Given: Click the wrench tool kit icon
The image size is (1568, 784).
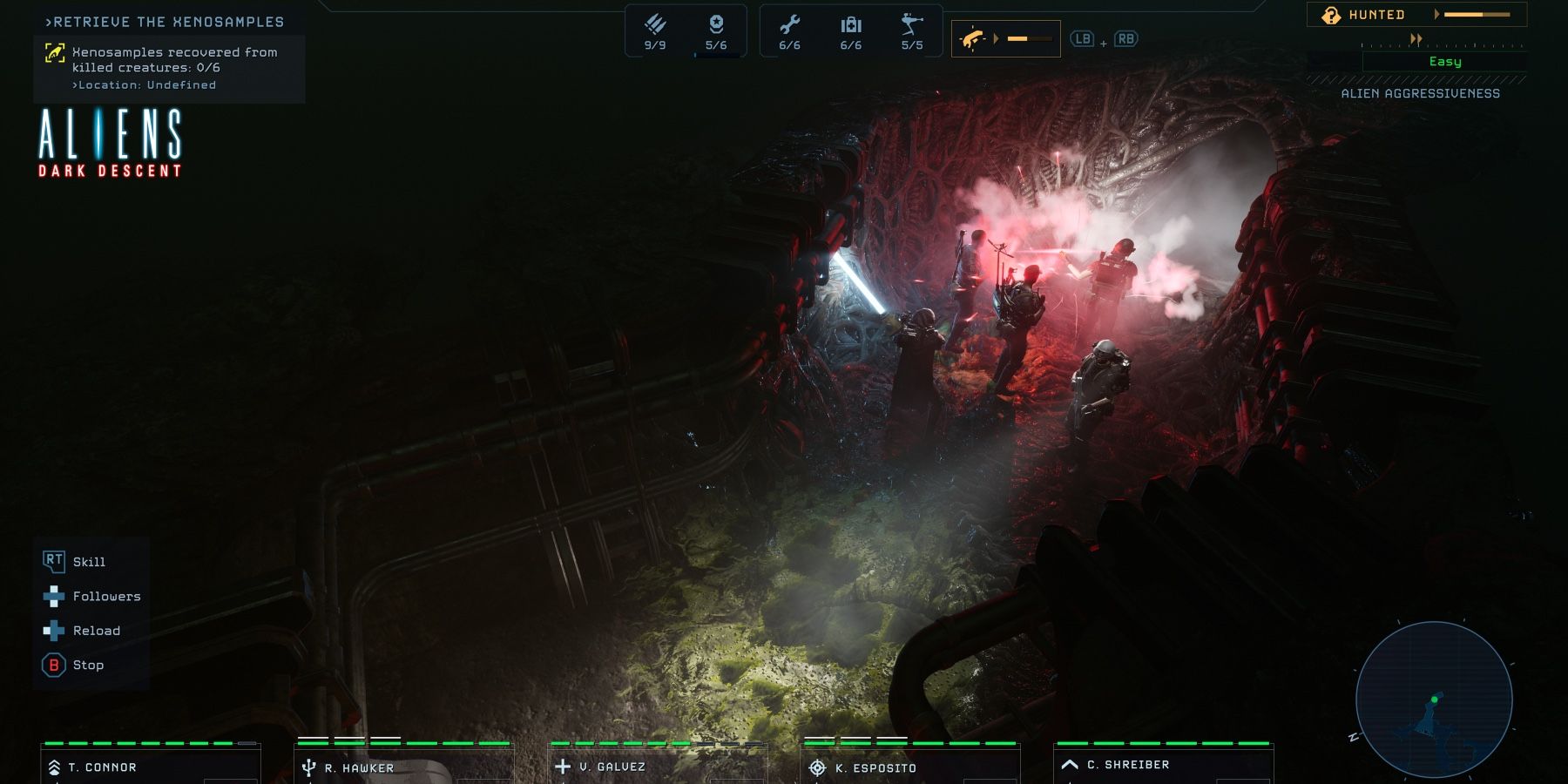Looking at the screenshot, I should click(x=791, y=24).
